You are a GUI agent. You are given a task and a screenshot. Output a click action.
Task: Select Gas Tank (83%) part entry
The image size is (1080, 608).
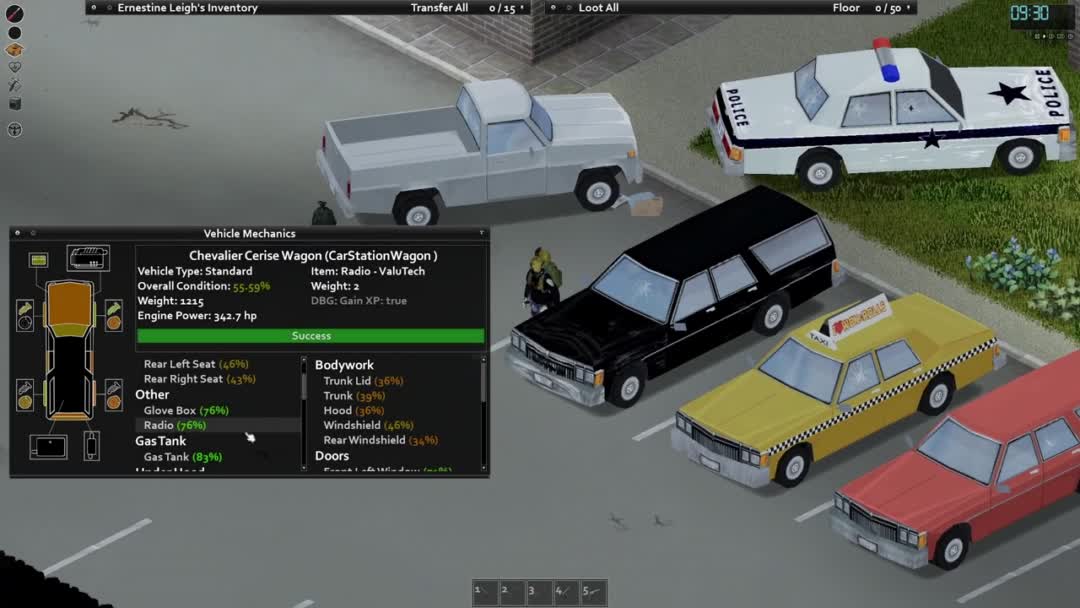182,457
